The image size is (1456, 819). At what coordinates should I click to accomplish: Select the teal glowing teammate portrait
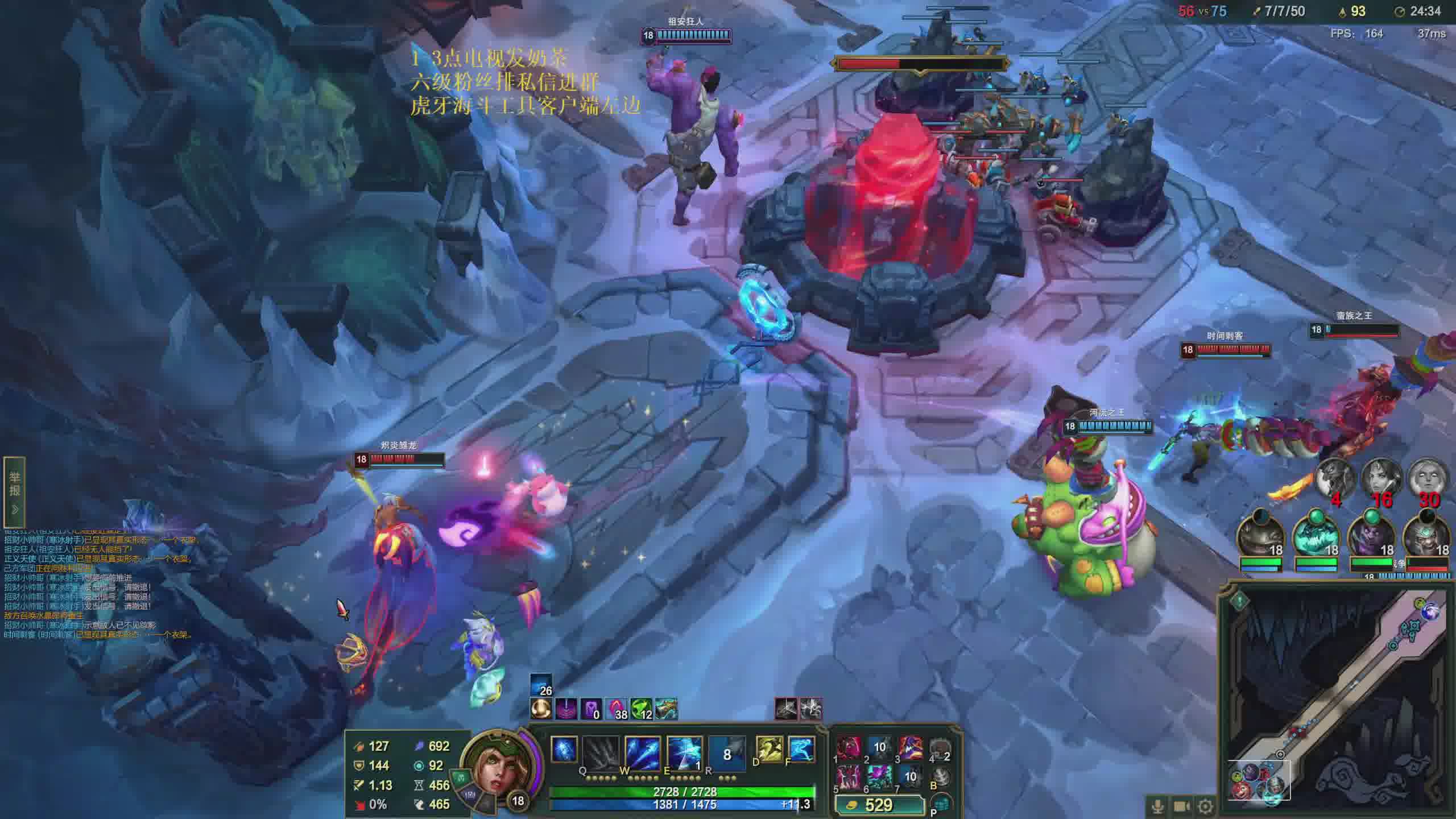pos(1316,537)
